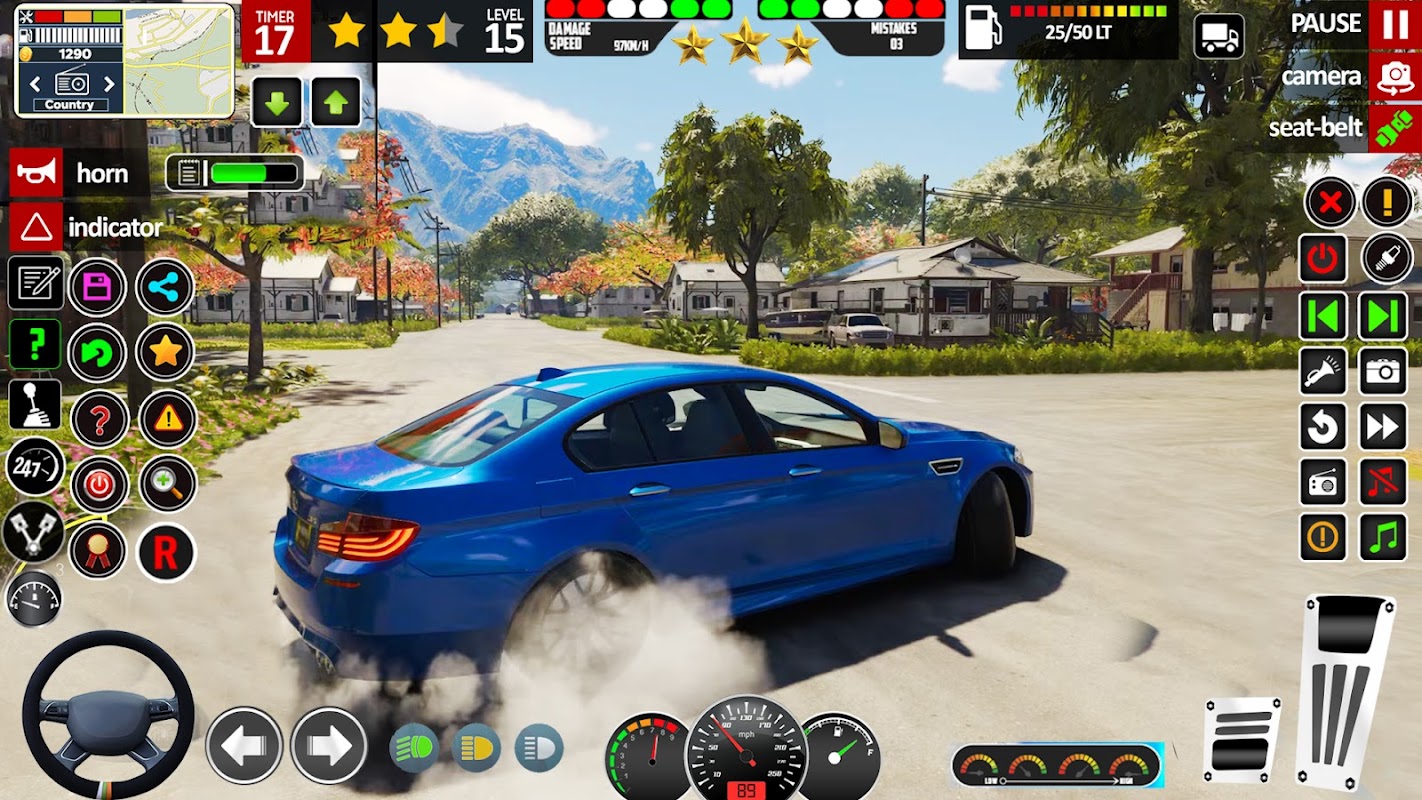Sound the horn

pos(37,173)
